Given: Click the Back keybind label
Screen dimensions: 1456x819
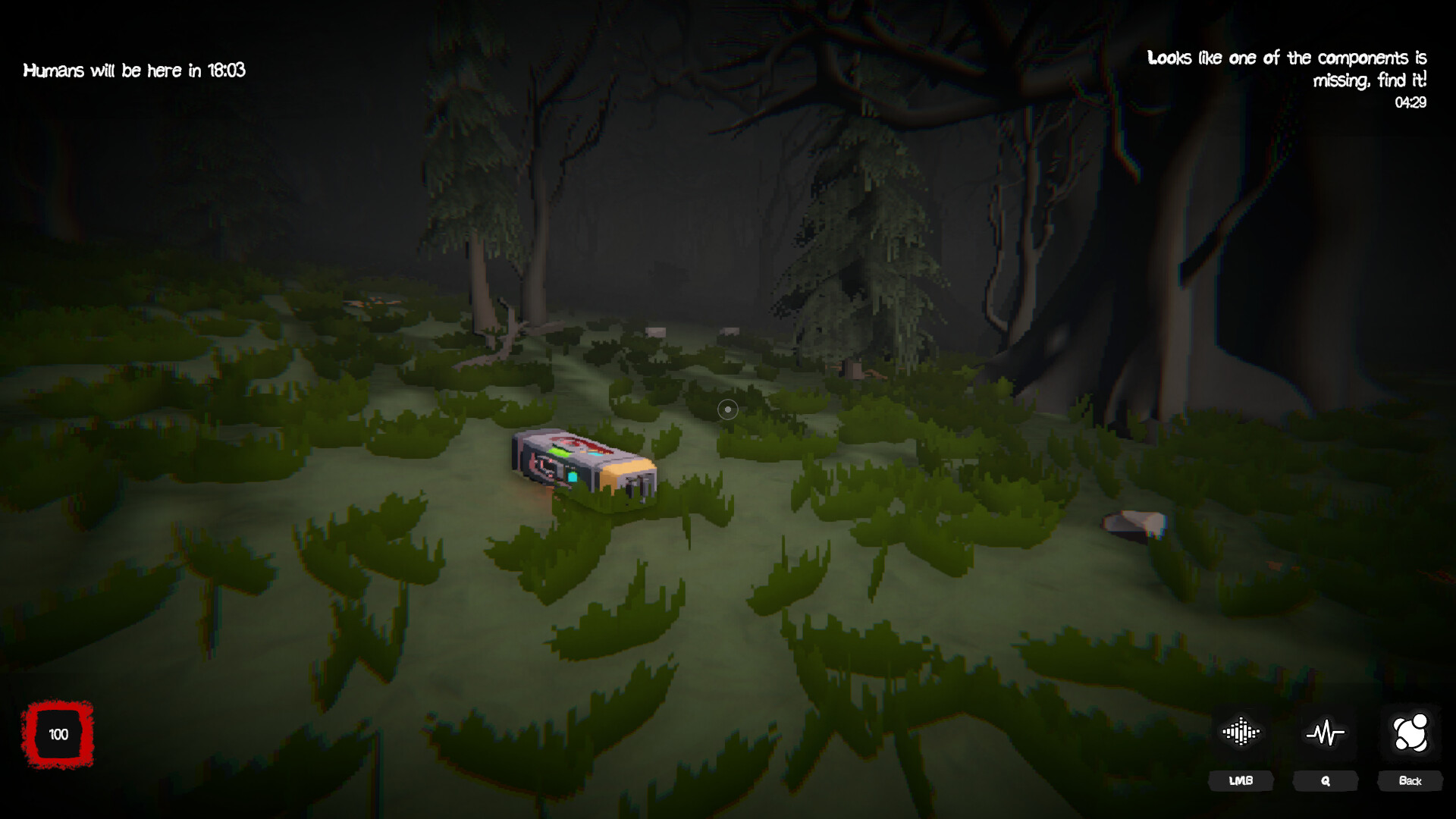Looking at the screenshot, I should pos(1409,780).
